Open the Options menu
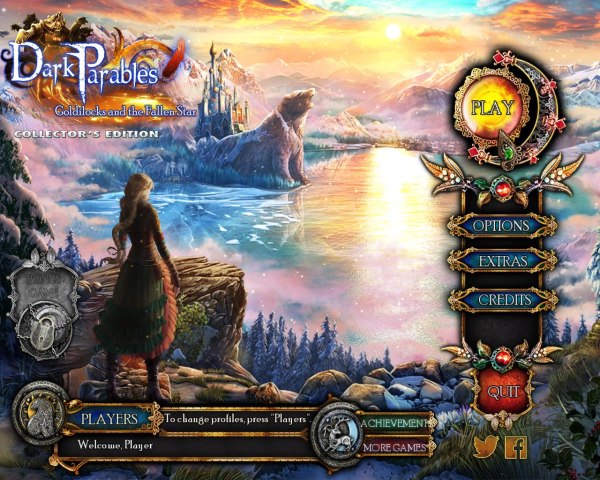This screenshot has height=480, width=600. point(501,226)
